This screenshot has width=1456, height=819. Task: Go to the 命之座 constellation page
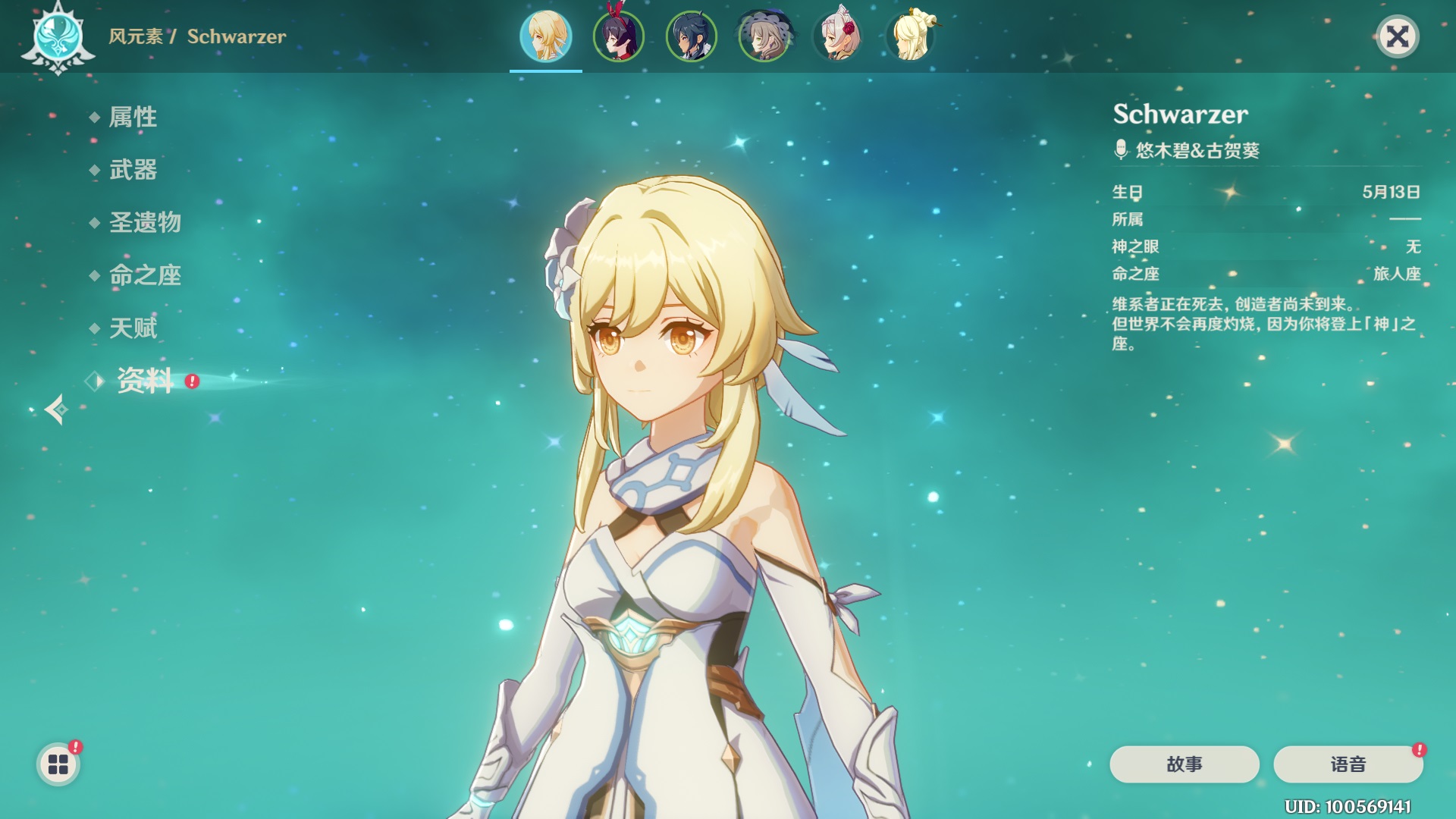click(145, 275)
